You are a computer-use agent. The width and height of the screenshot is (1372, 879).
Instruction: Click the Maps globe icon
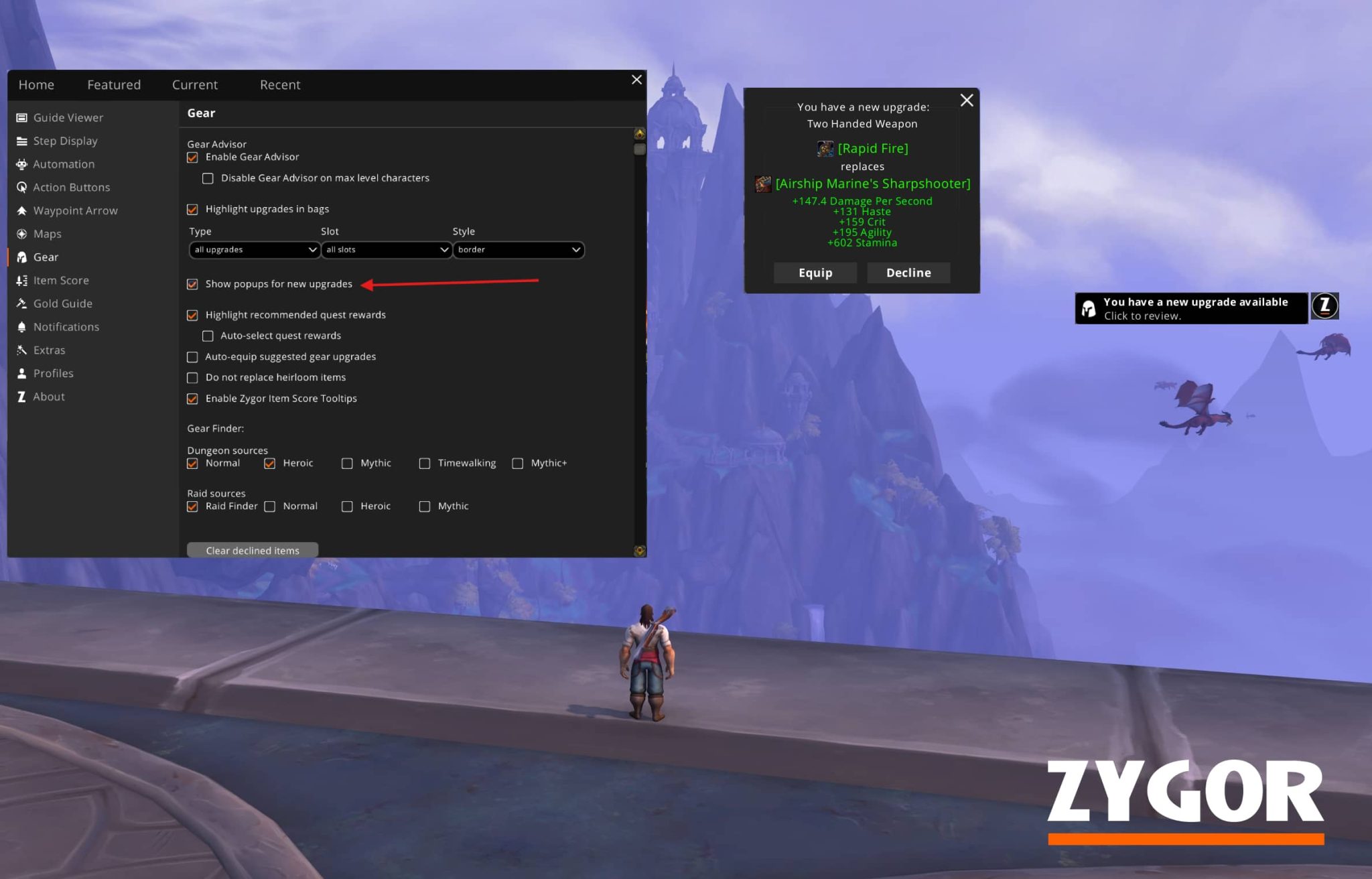coord(22,234)
